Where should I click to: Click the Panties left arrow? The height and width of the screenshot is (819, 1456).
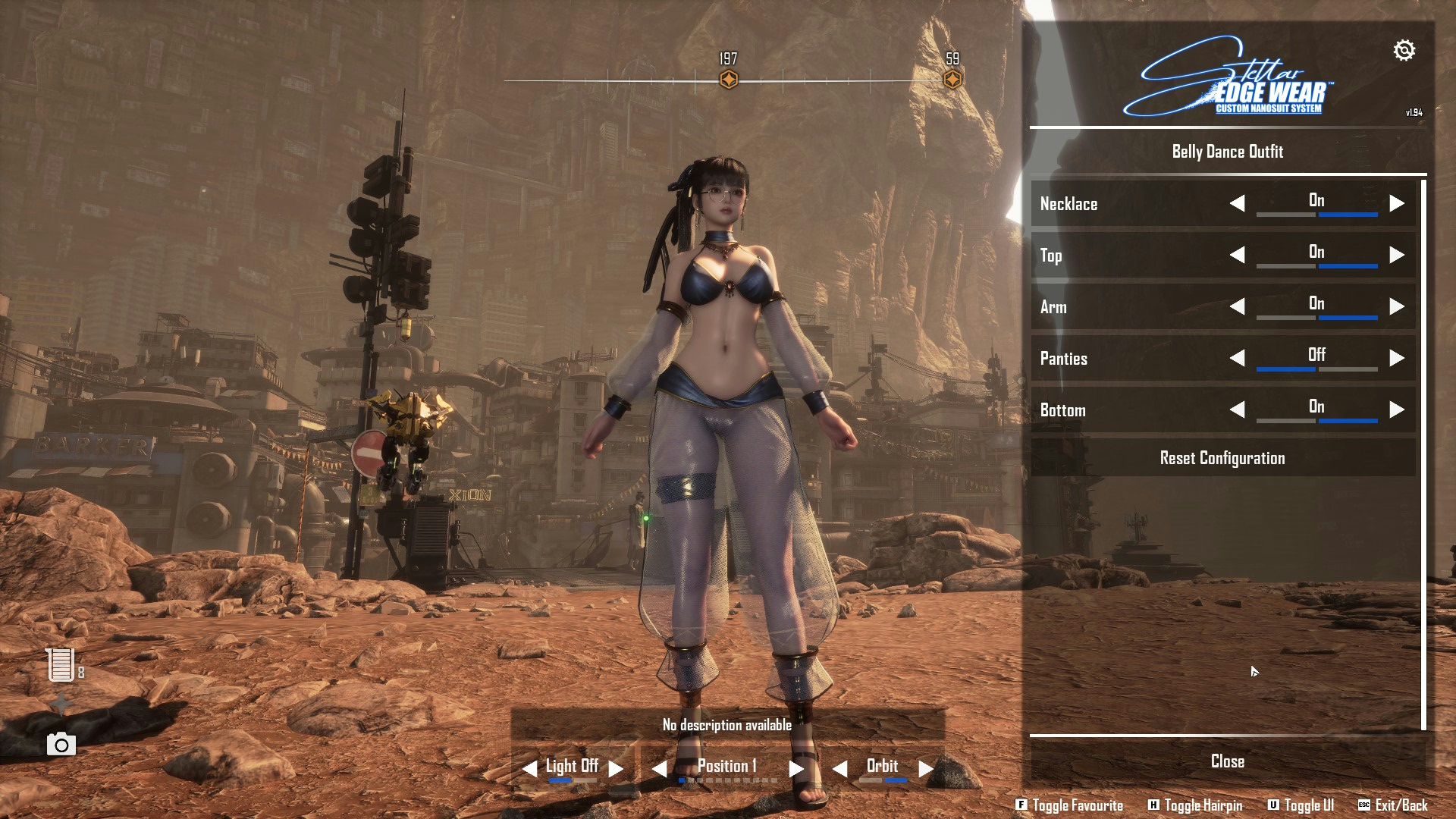1237,358
